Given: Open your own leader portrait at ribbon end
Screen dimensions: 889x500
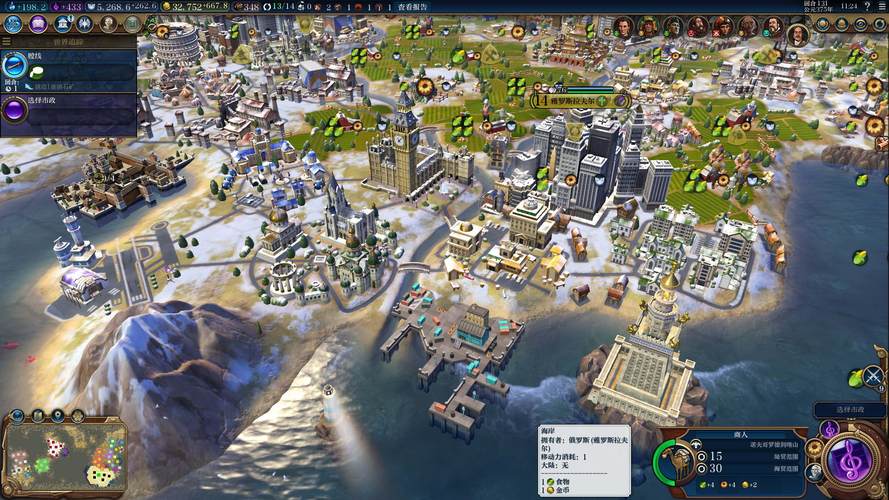Looking at the screenshot, I should pyautogui.click(x=797, y=35).
